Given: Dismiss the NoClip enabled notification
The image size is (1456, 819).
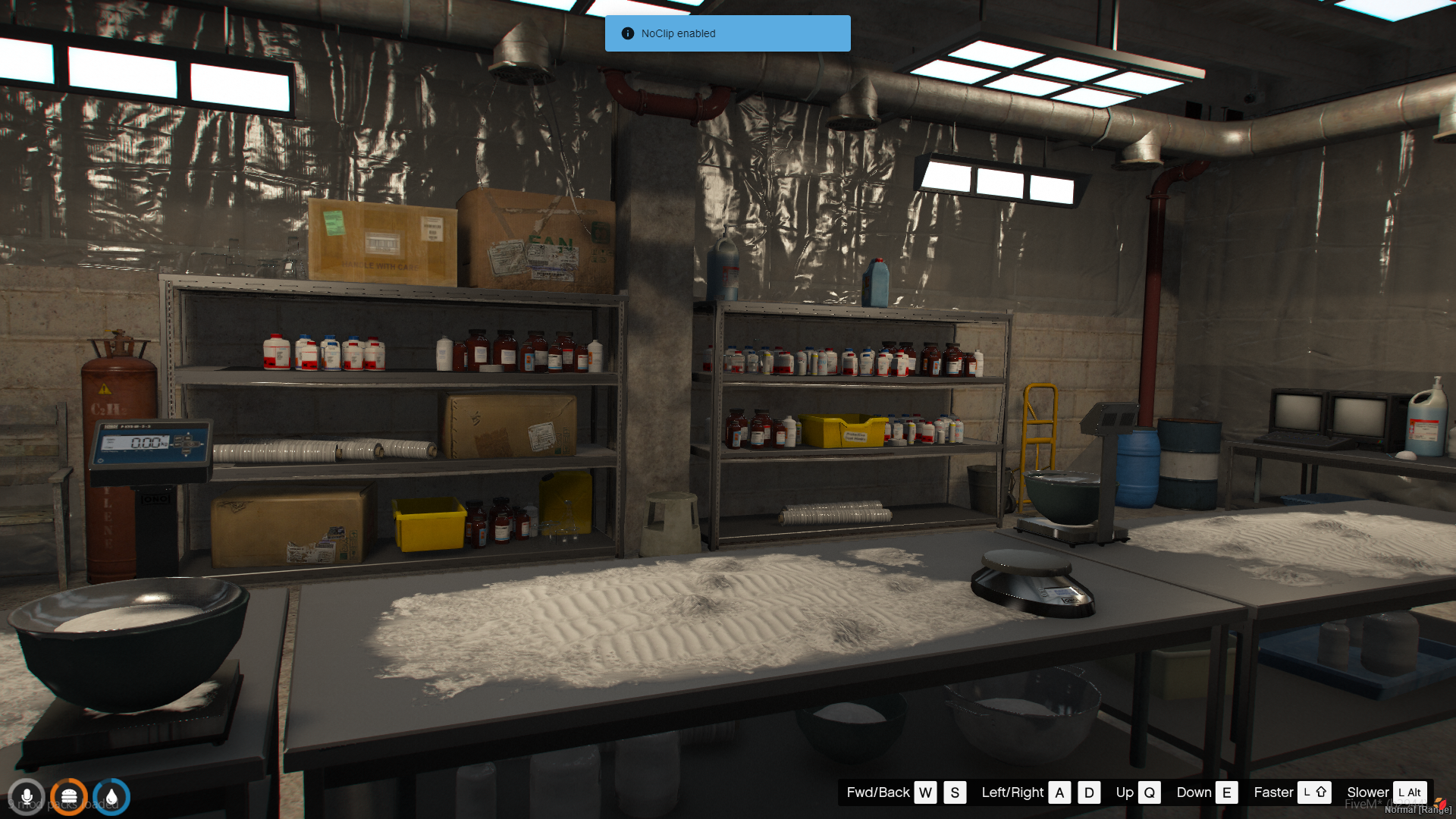Looking at the screenshot, I should tap(726, 33).
